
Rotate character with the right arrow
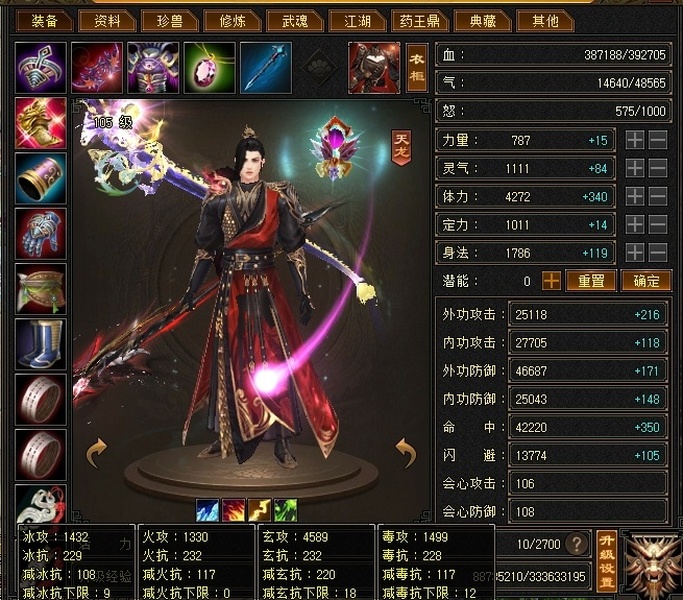(406, 452)
